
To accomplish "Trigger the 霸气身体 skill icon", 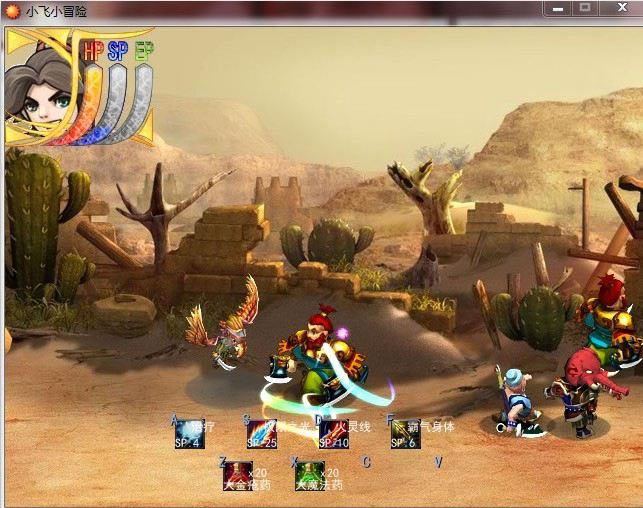I will [x=404, y=435].
